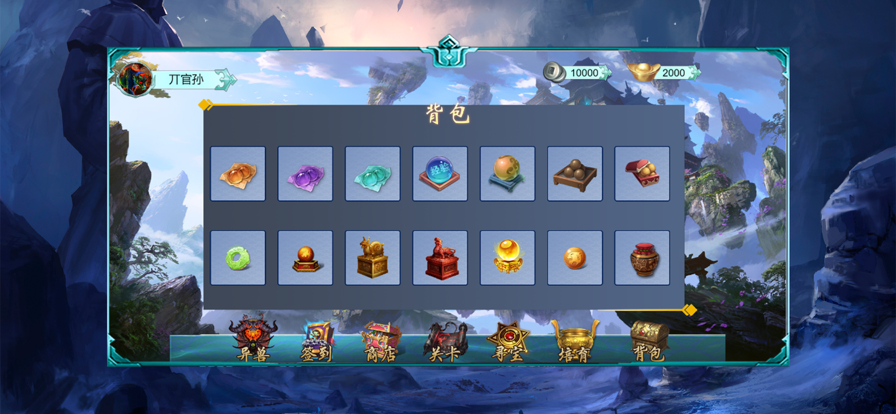Open the 培育 cultivation menu
Viewport: 896px width, 414px height.
tap(572, 338)
